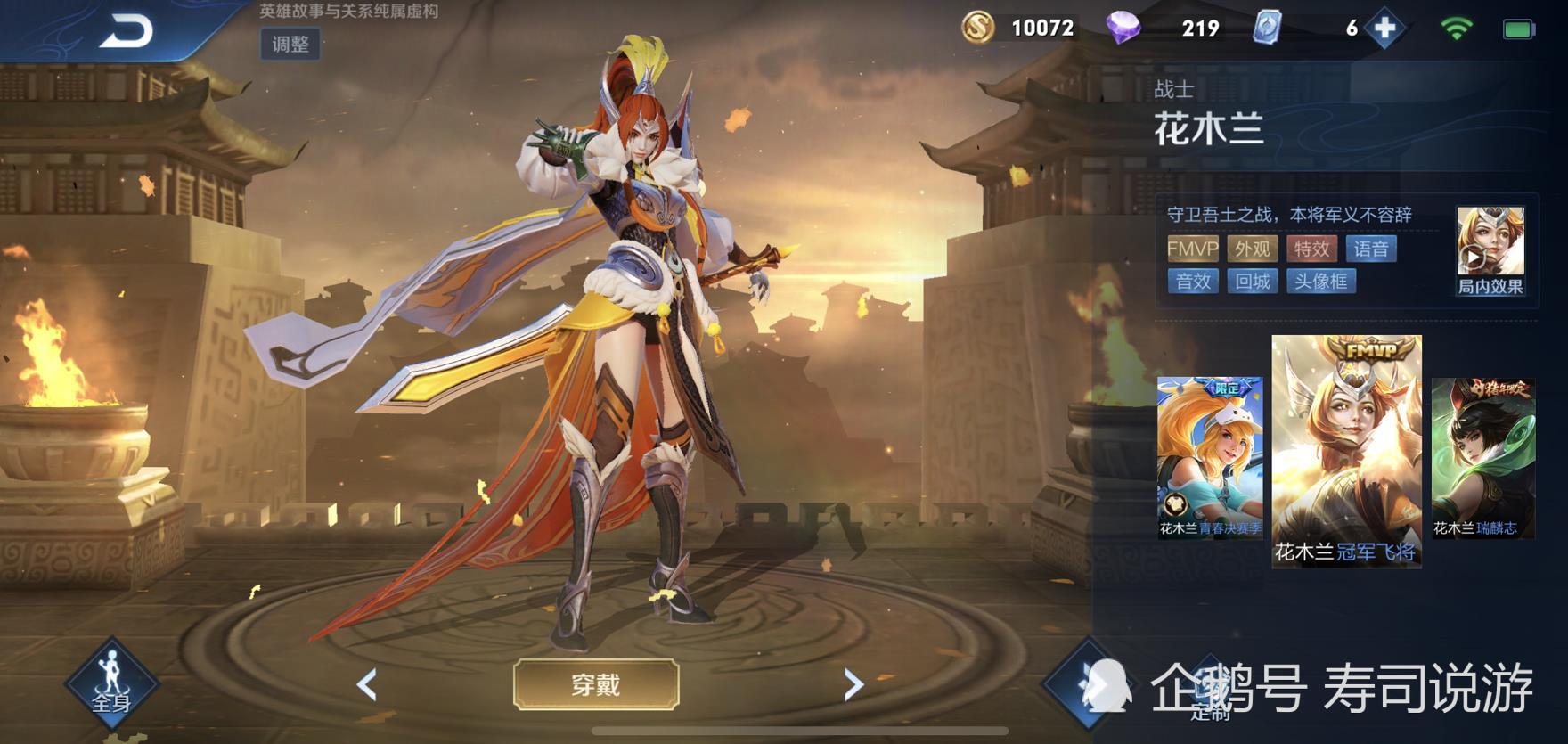Show previous skin with left arrow
The width and height of the screenshot is (1568, 744).
pyautogui.click(x=367, y=684)
